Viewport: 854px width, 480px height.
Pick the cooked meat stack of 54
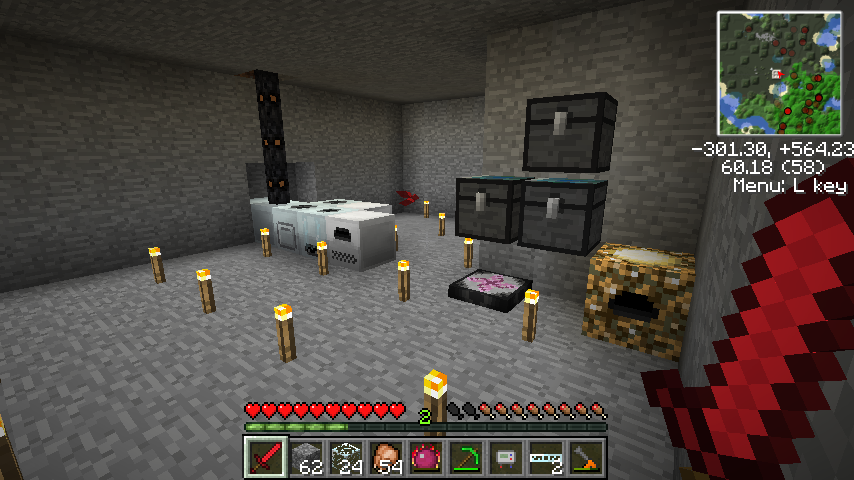click(x=386, y=457)
